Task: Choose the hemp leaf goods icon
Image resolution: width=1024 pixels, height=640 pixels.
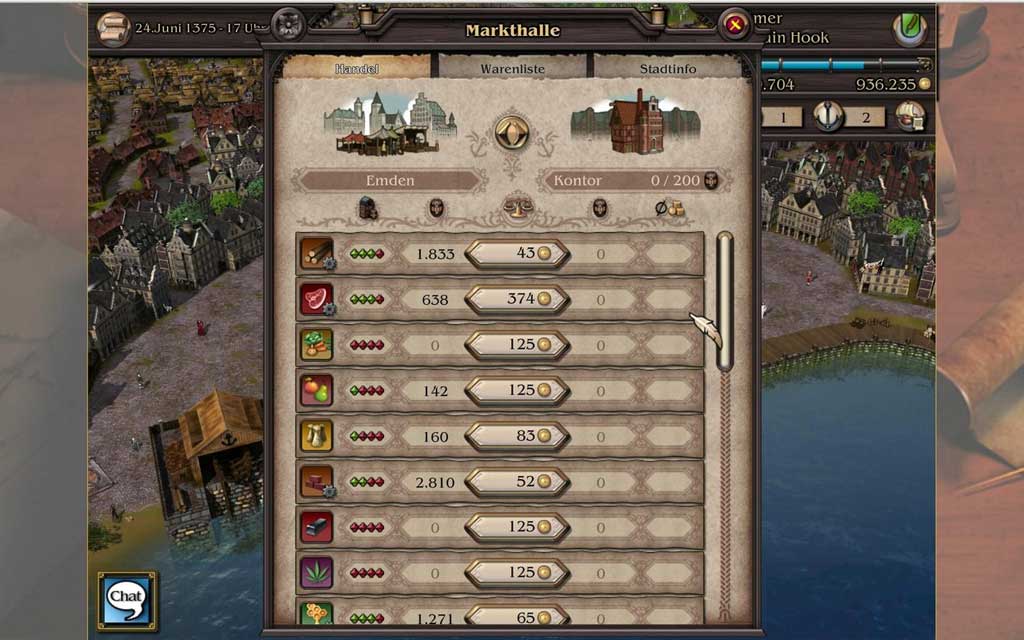Action: click(x=316, y=572)
